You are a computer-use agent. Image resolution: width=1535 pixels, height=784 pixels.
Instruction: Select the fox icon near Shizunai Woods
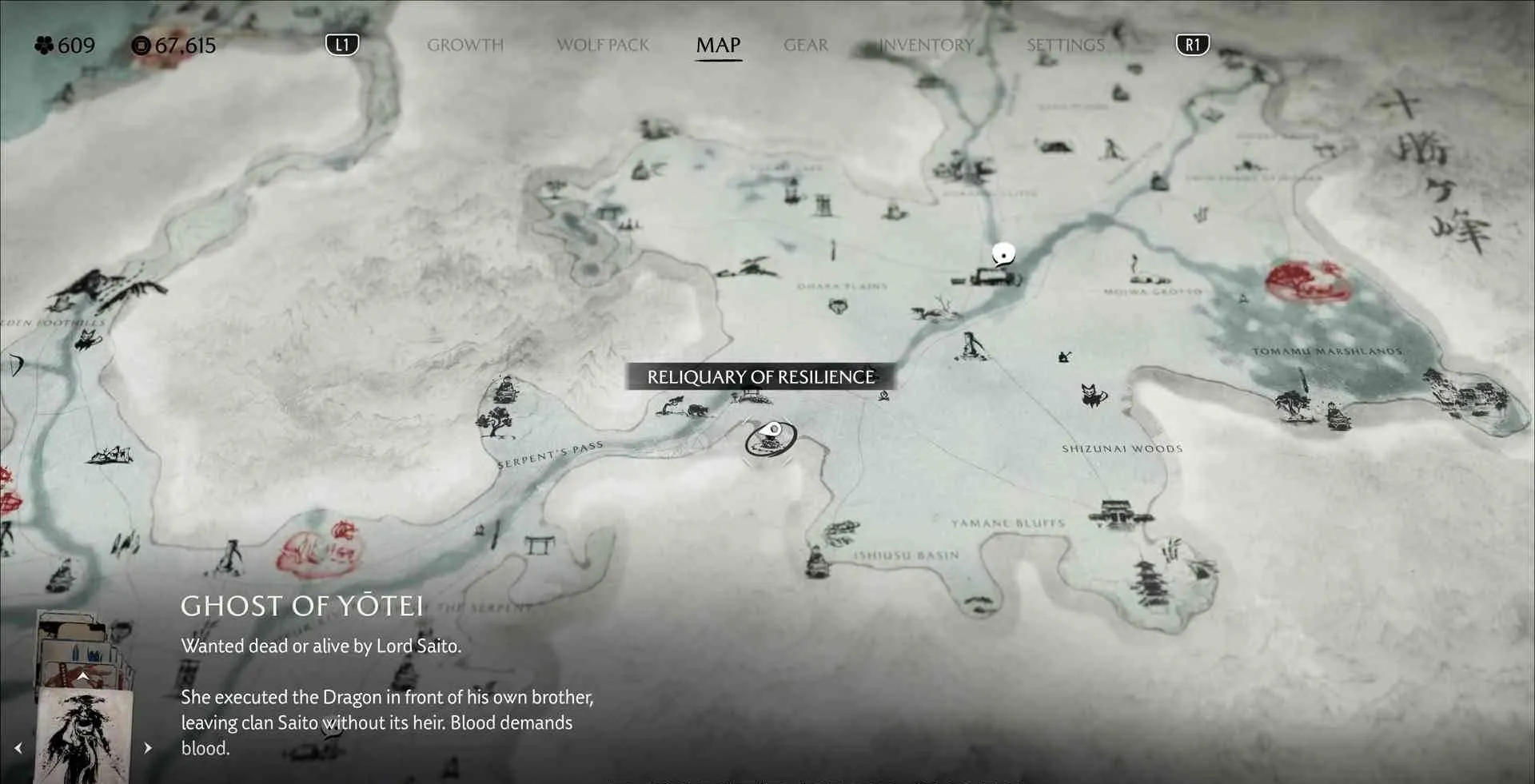1092,395
